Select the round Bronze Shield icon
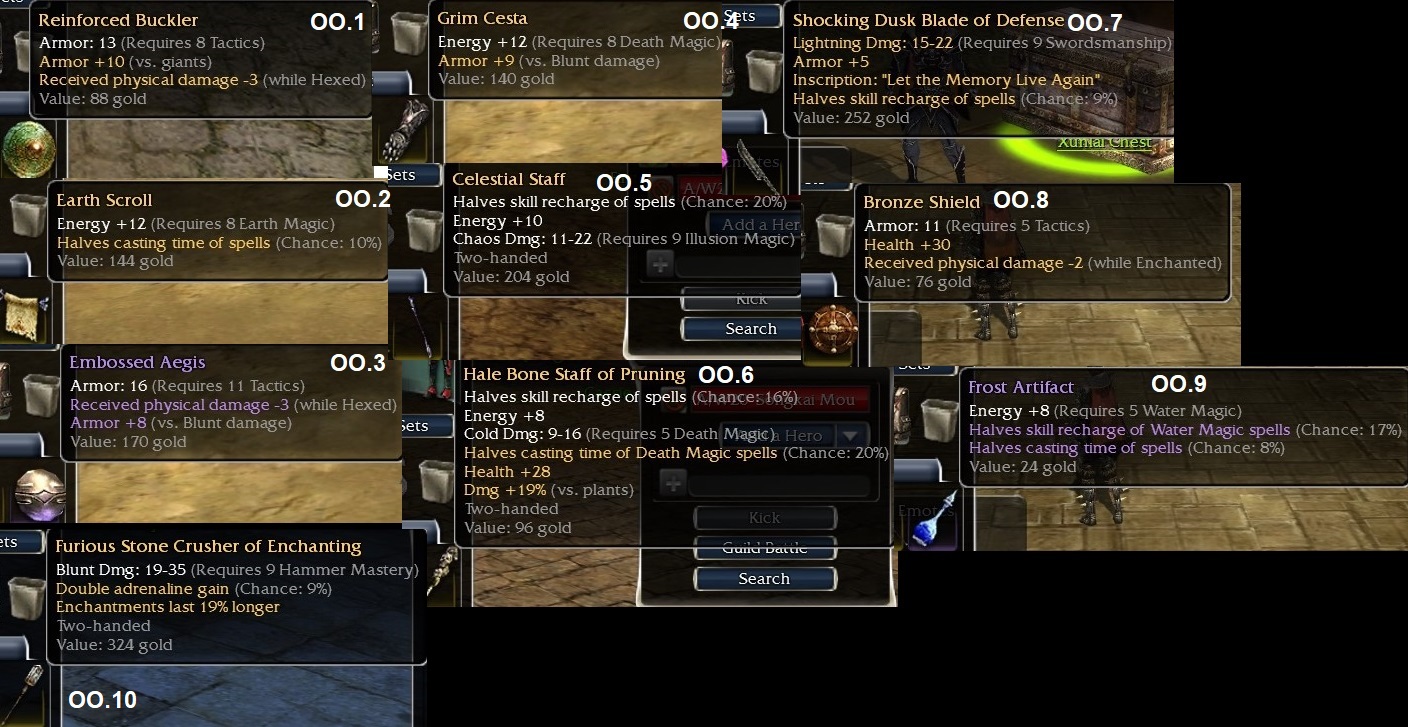This screenshot has width=1408, height=727. coord(830,328)
